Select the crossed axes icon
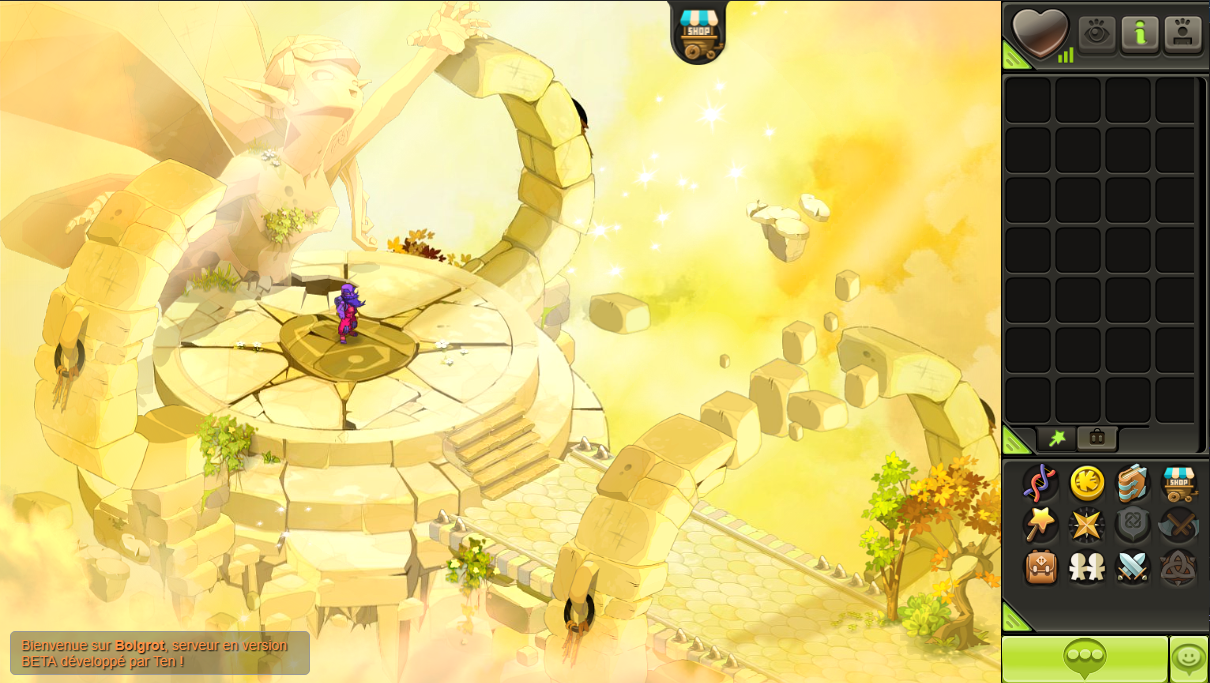 1179,524
